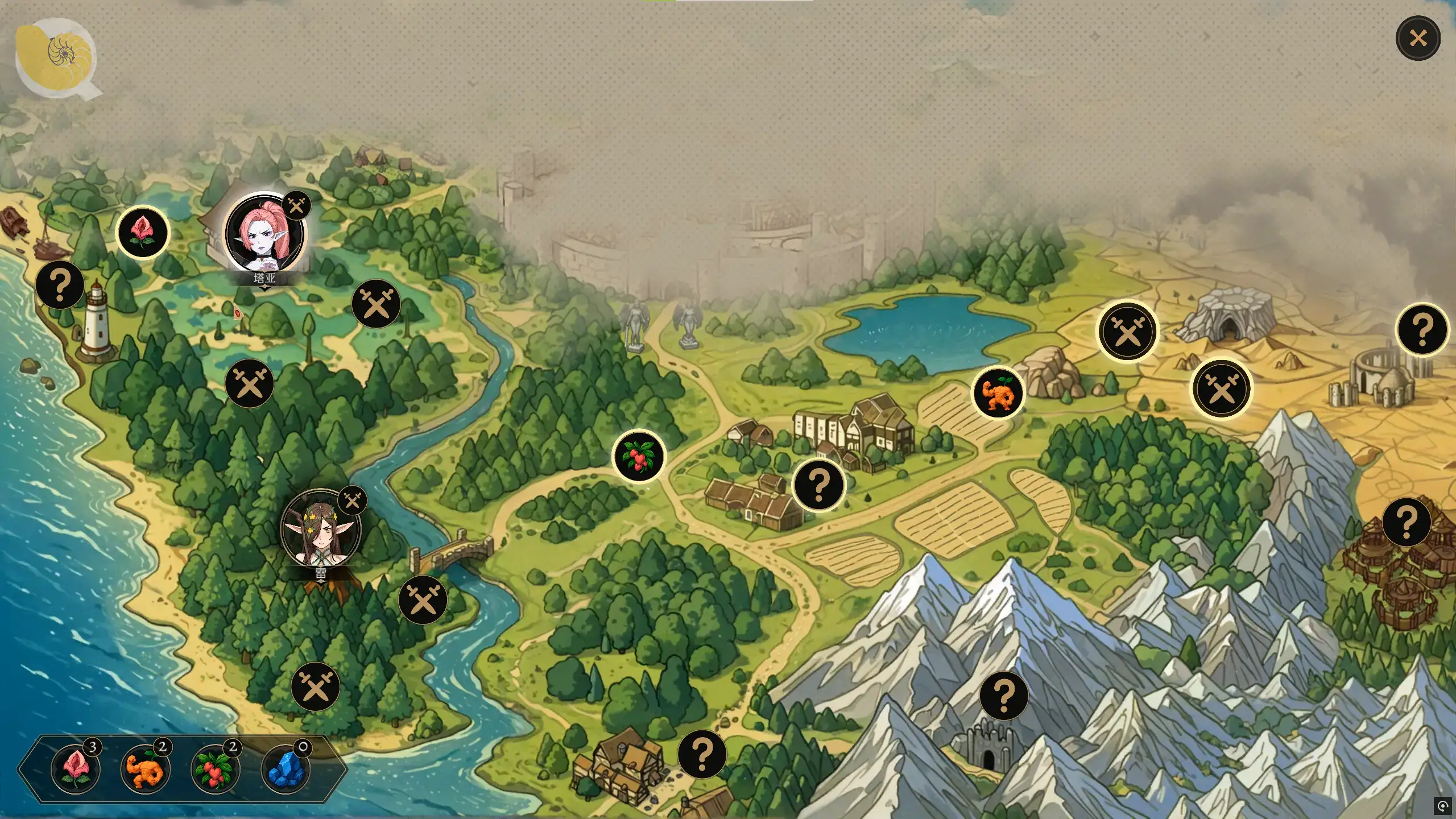Open the question mark at the farm village

click(x=819, y=485)
